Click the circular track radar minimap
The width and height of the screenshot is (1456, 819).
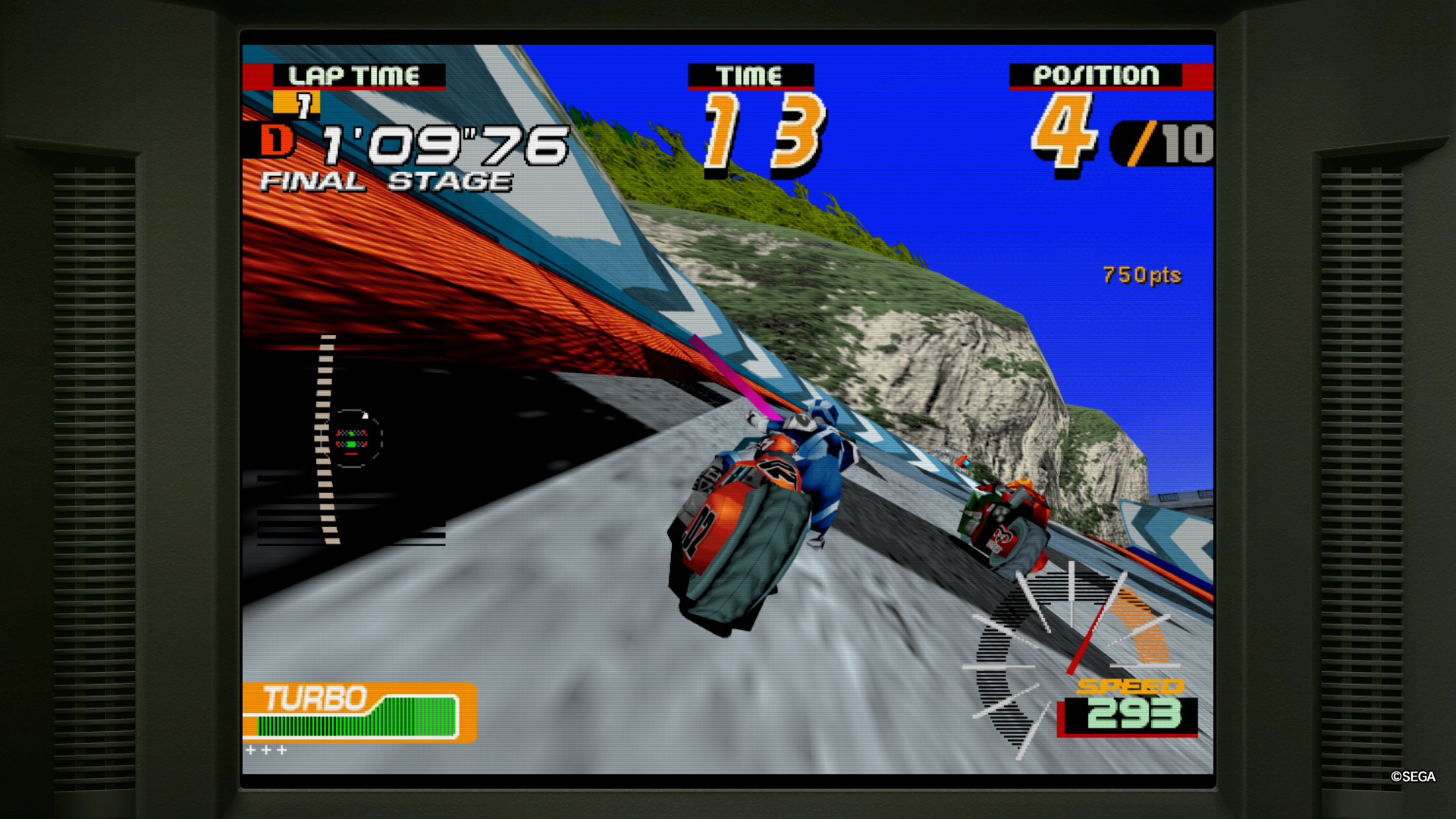click(352, 438)
